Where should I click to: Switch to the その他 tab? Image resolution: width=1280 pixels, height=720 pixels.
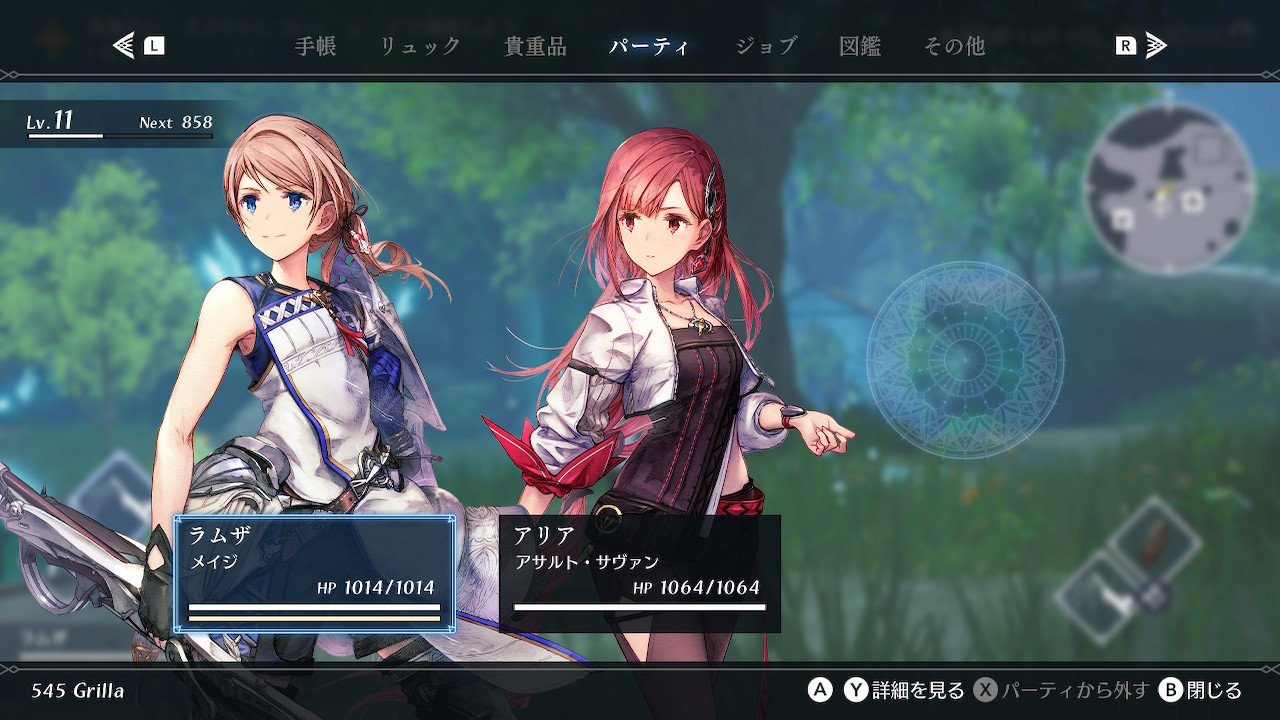(954, 46)
